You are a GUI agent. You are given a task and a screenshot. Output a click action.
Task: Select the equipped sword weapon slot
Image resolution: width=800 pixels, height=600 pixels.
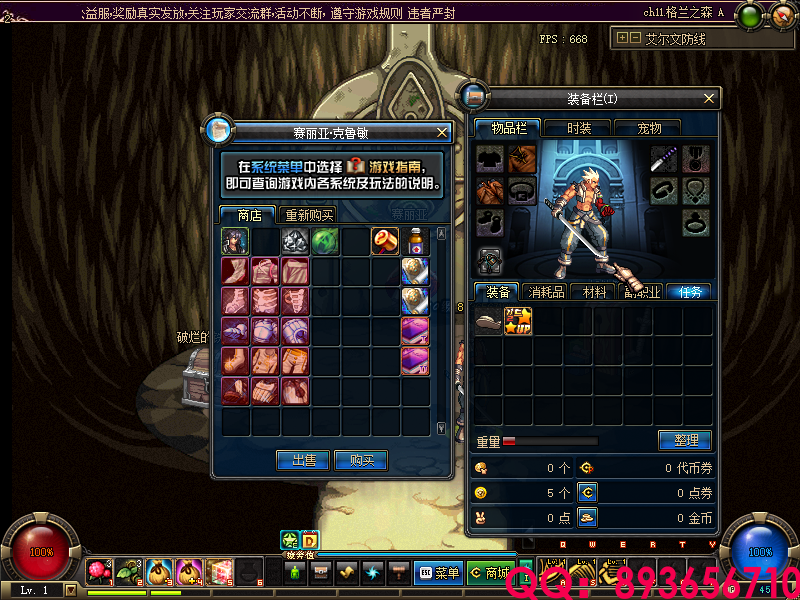click(666, 159)
